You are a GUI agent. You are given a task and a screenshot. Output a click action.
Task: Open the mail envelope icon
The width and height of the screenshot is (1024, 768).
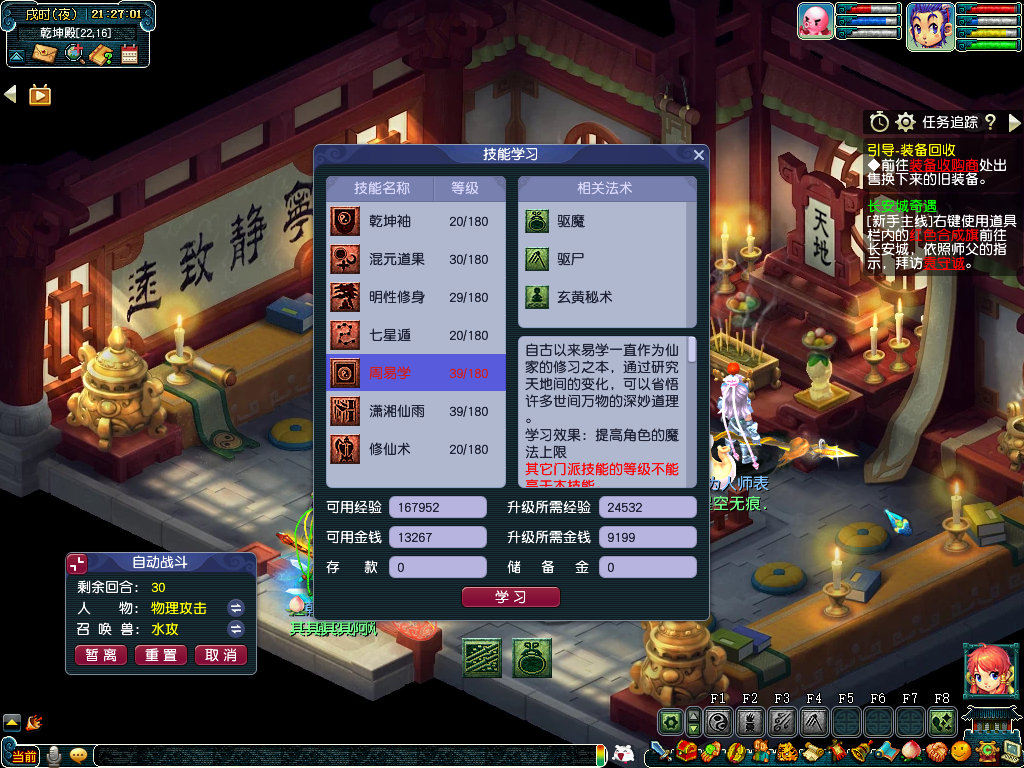tap(44, 54)
